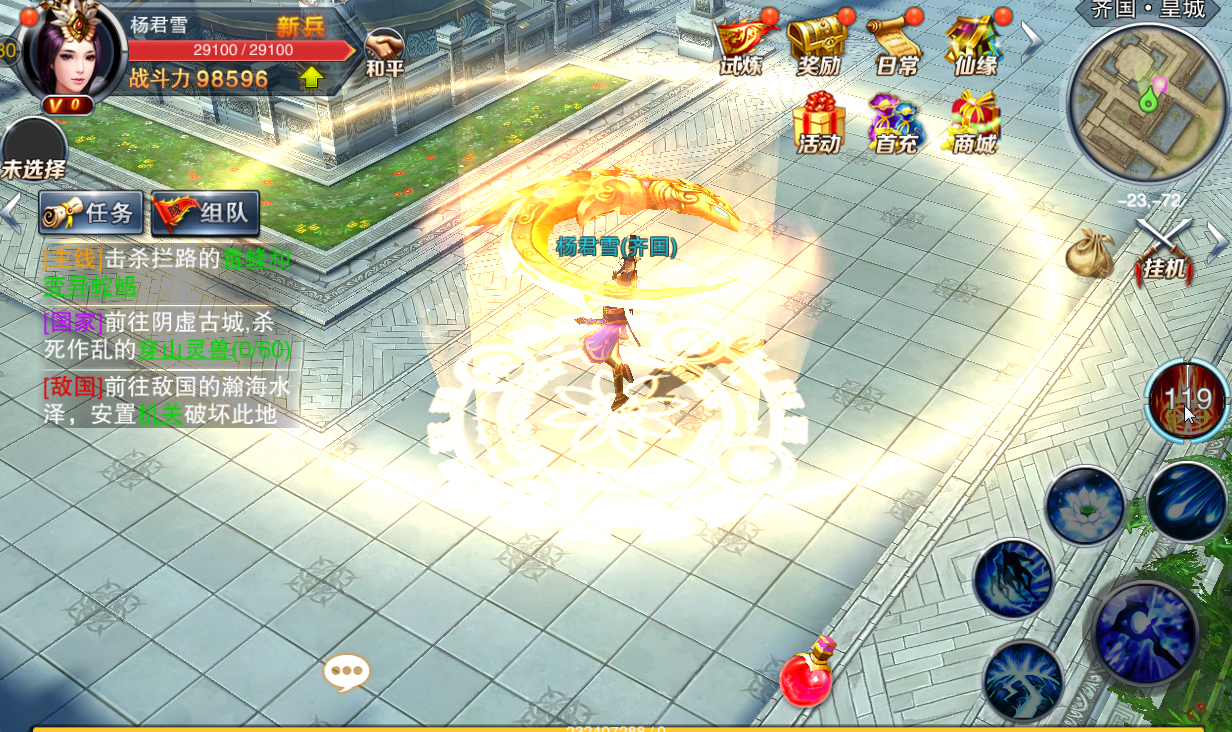Image resolution: width=1232 pixels, height=732 pixels.
Task: Open the 组队 team panel
Action: tap(206, 213)
